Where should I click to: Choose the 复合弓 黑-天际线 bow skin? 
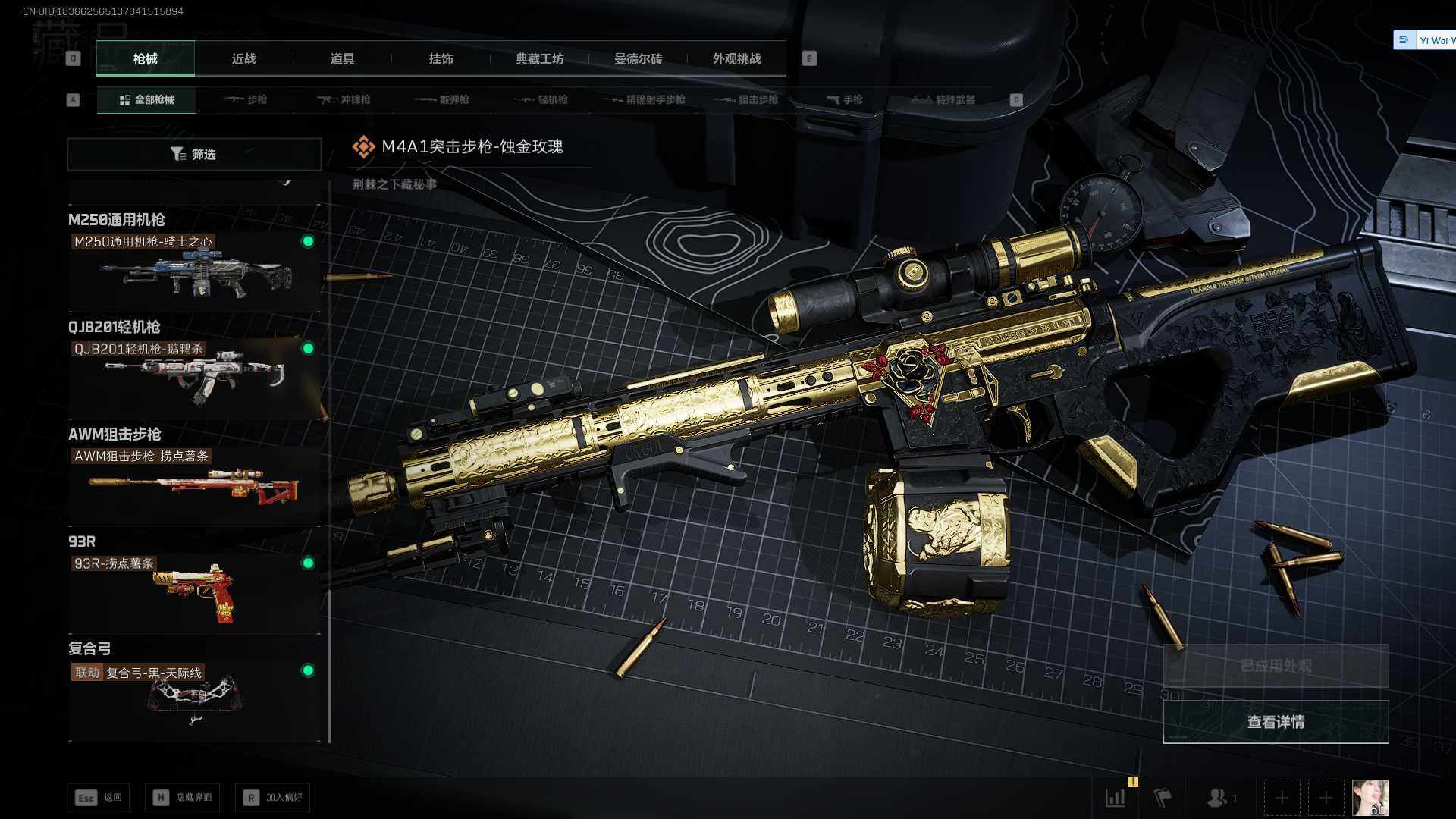(x=194, y=699)
